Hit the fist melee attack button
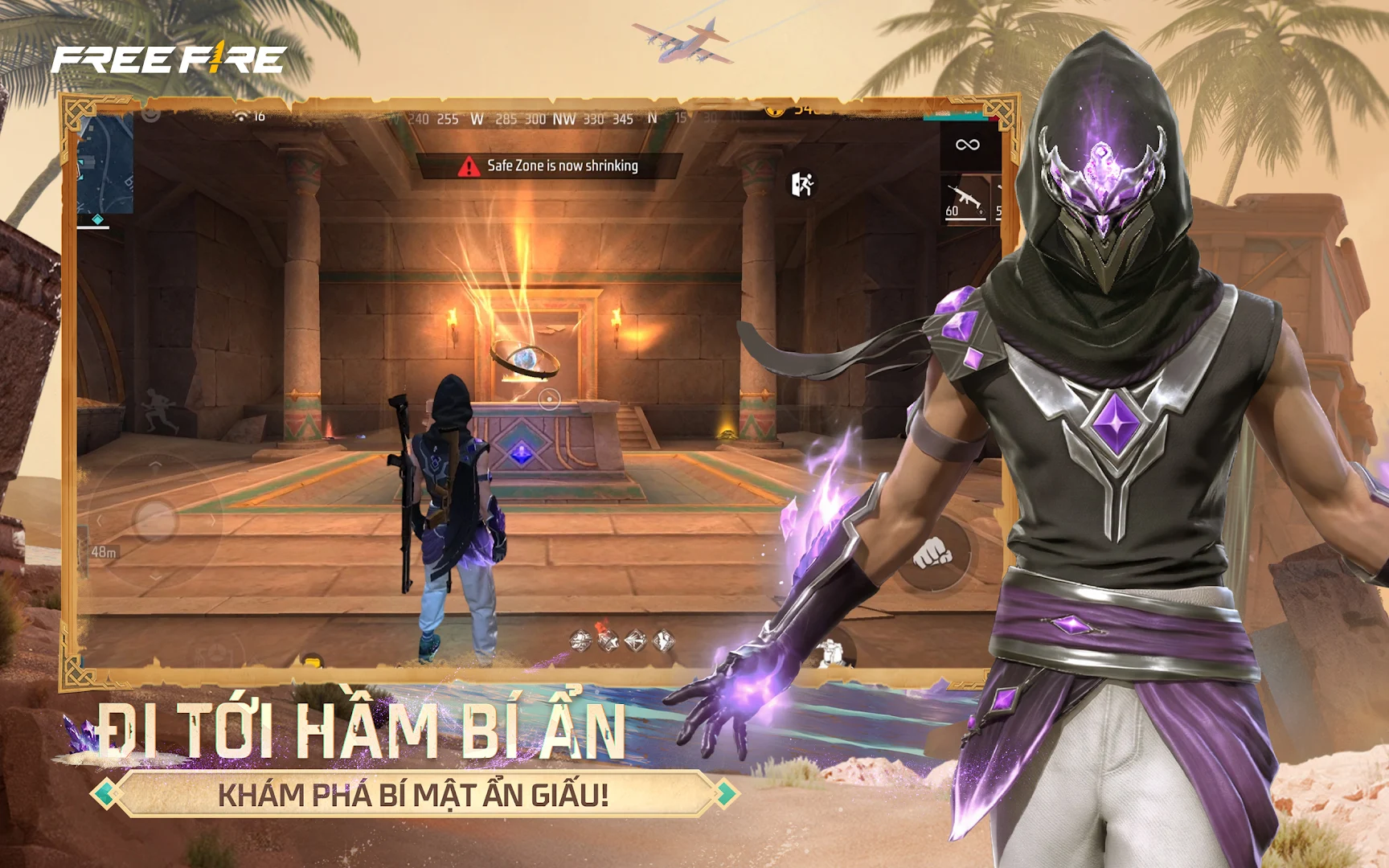Image resolution: width=1389 pixels, height=868 pixels. [x=933, y=553]
